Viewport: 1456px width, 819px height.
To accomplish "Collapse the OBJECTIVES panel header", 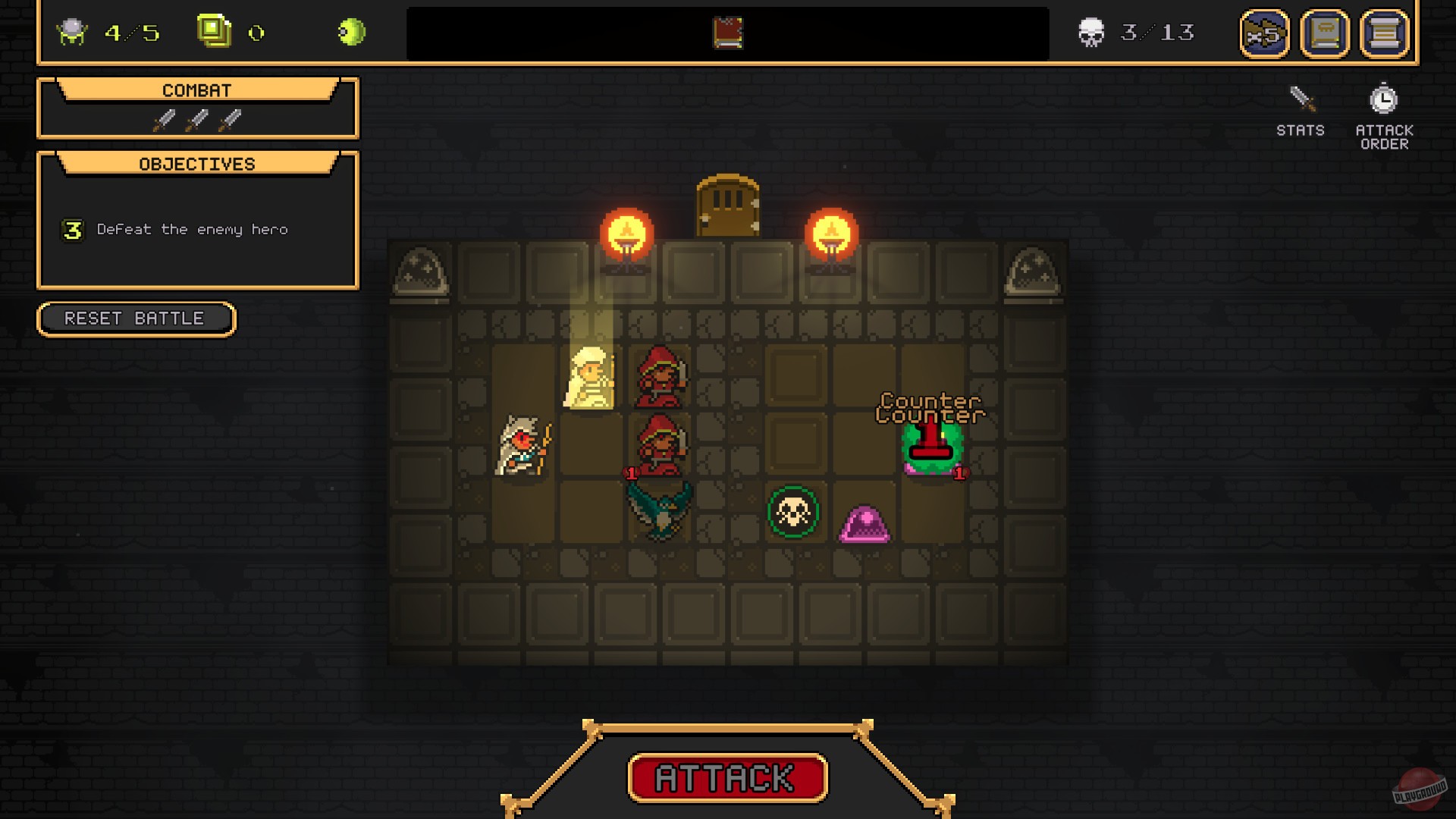I will [196, 163].
